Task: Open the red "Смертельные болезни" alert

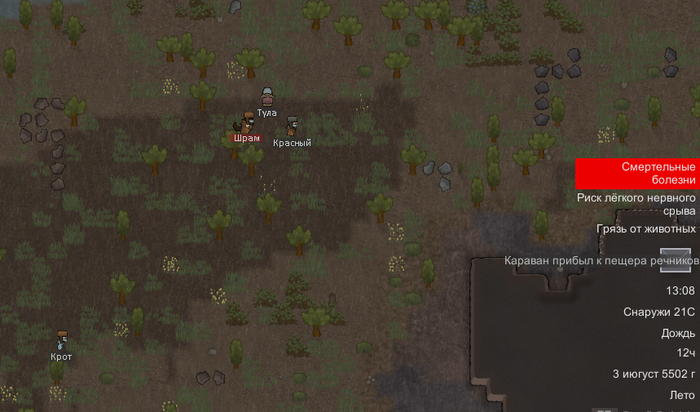Action: (637, 173)
